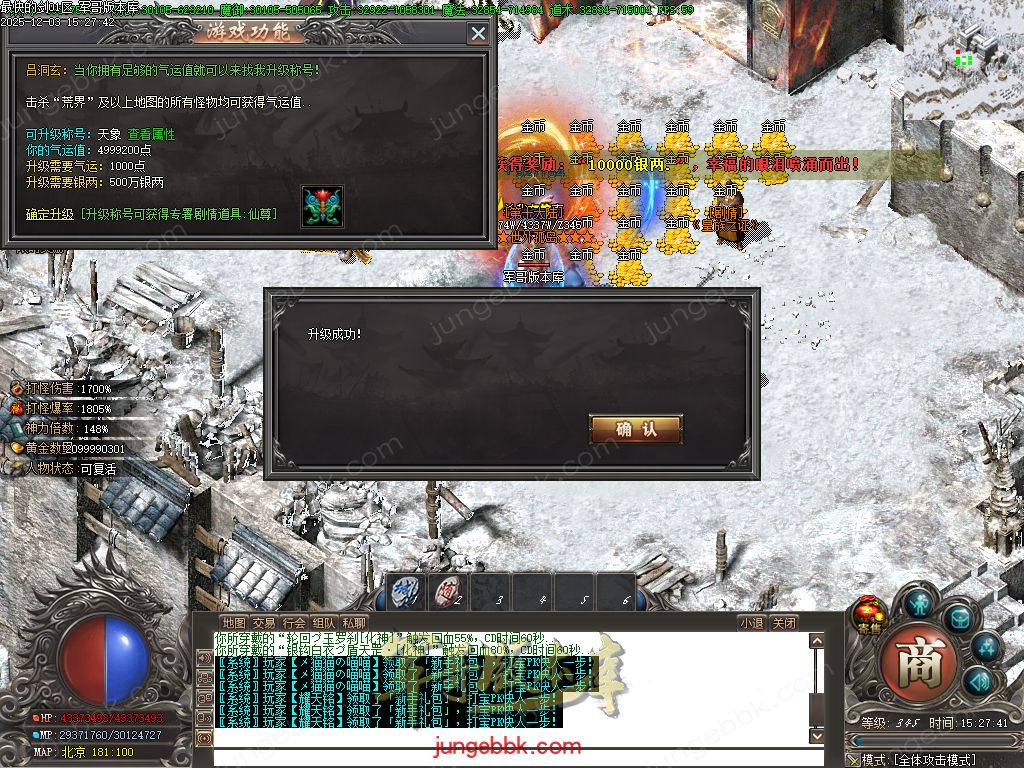This screenshot has width=1024, height=768.
Task: Open the 私聊 private chat tab
Action: [354, 622]
